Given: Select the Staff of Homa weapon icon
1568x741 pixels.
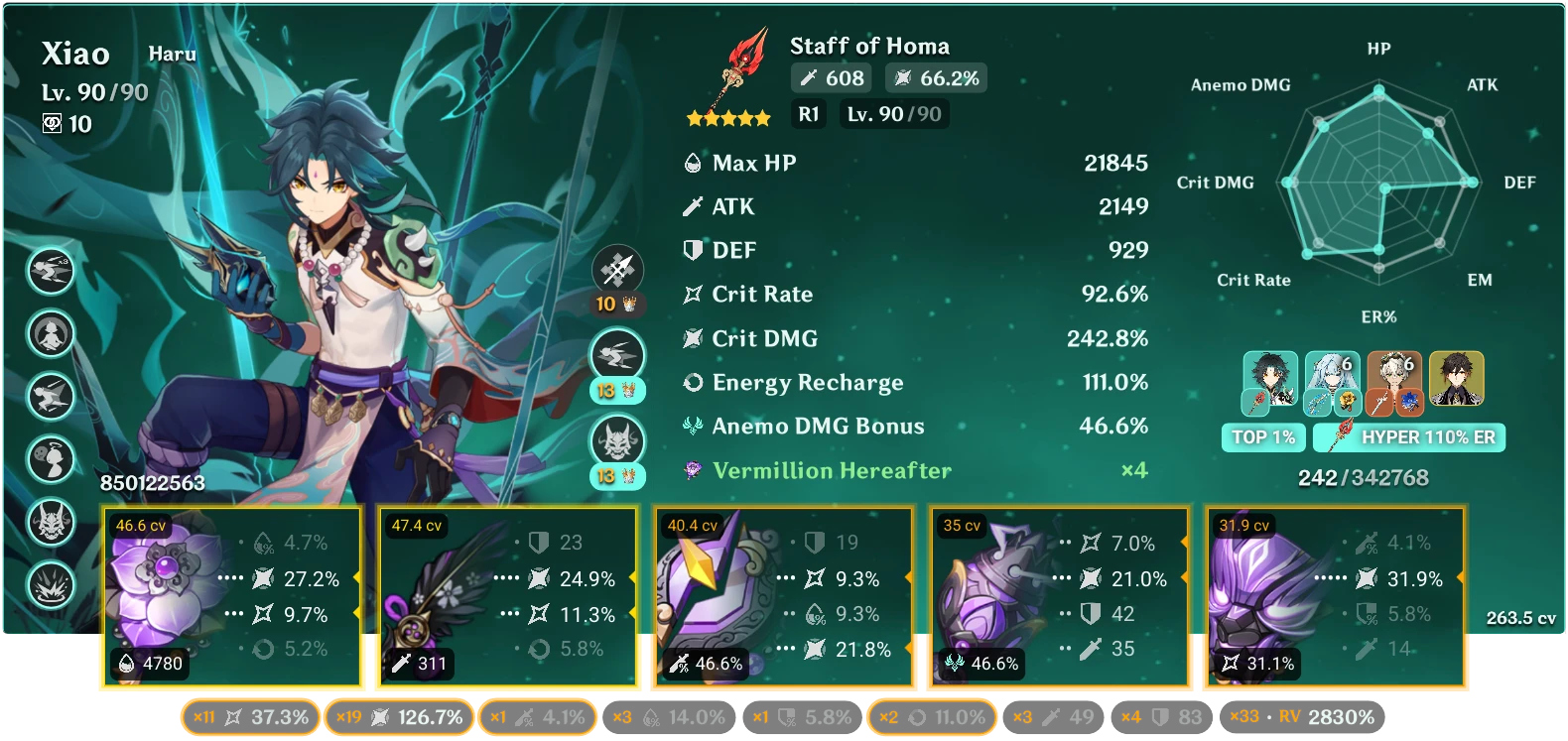Looking at the screenshot, I should pos(738,69).
